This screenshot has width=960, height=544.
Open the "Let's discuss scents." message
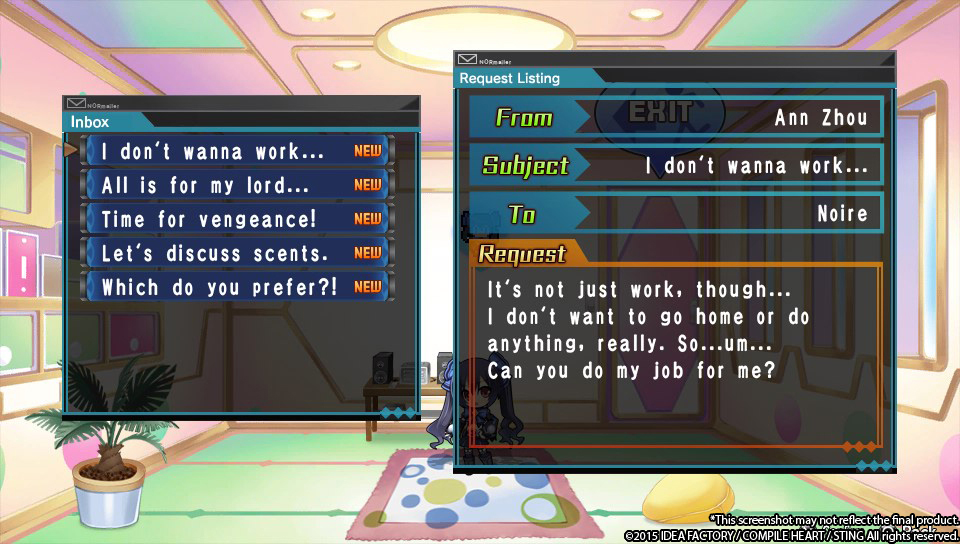tap(238, 253)
